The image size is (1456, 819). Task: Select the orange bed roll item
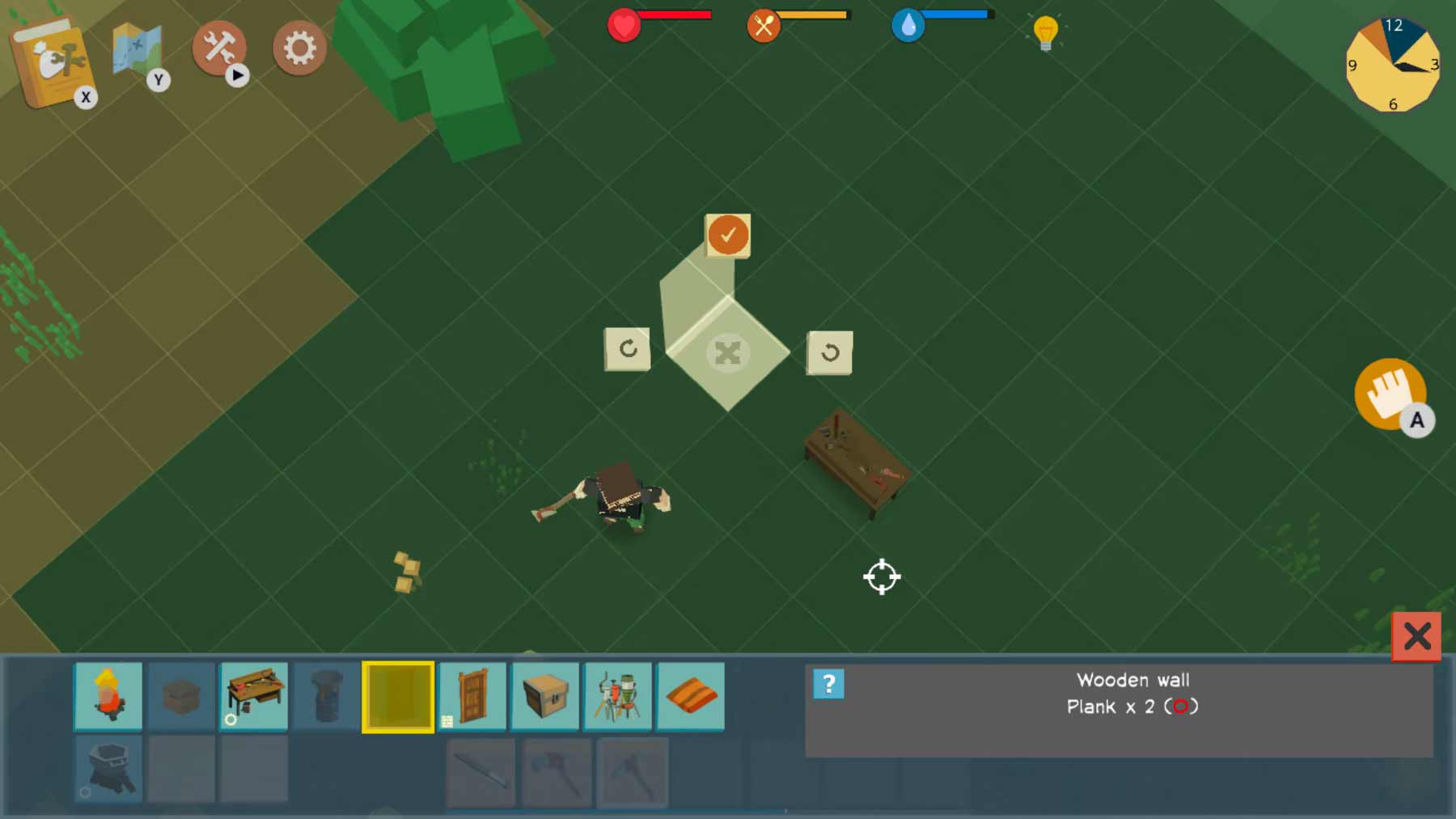[x=691, y=695]
